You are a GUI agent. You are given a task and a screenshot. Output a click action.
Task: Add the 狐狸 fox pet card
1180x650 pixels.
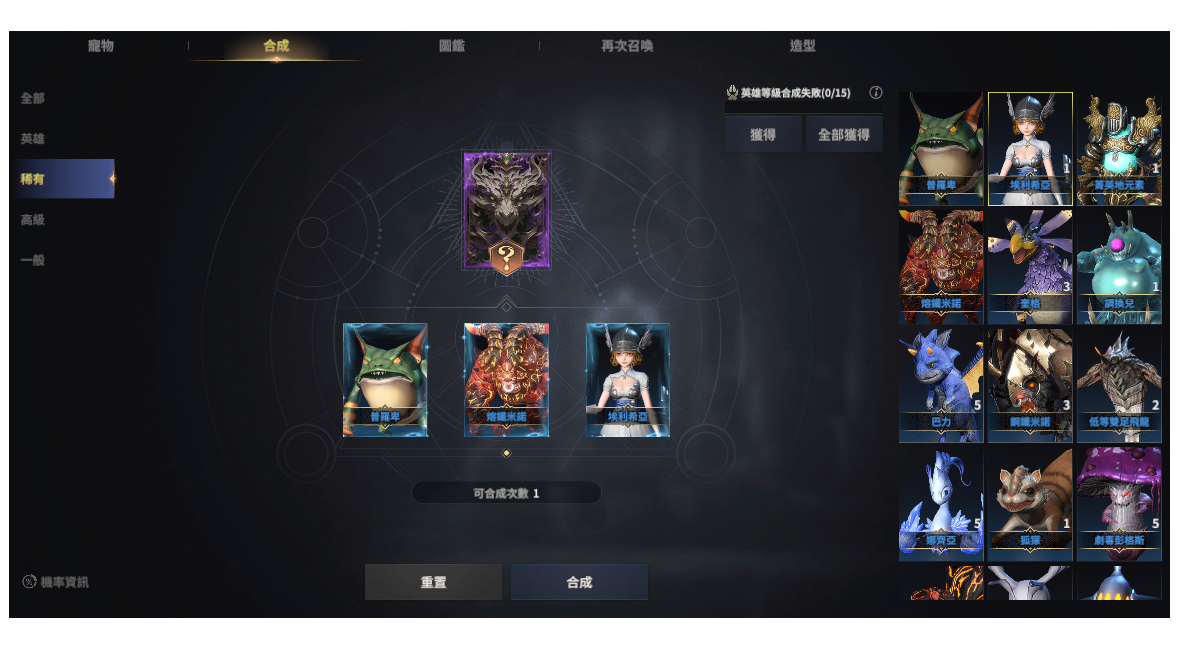coord(1030,503)
